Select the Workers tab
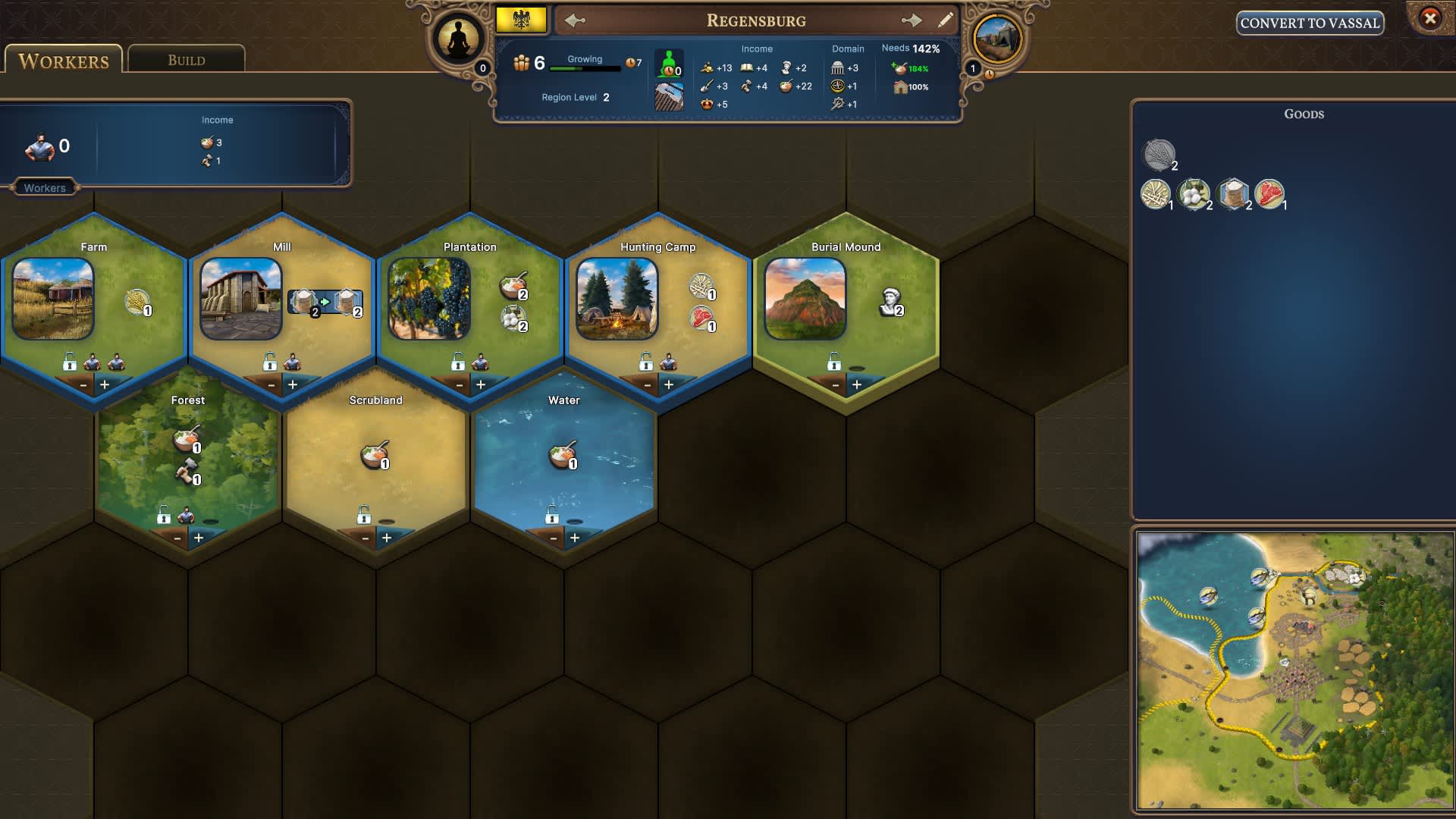The height and width of the screenshot is (819, 1456). [64, 61]
